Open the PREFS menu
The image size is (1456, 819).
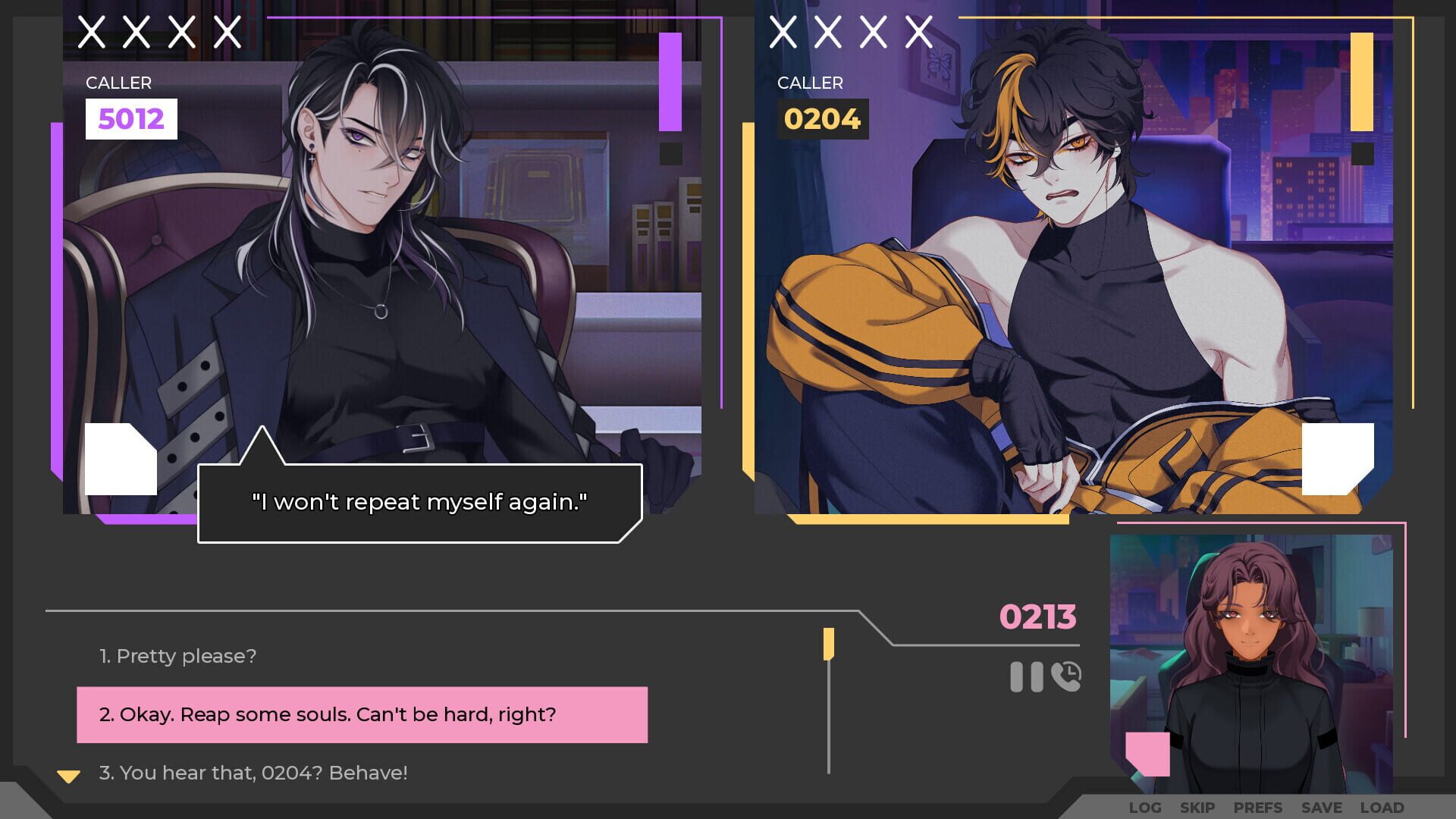[x=1257, y=808]
